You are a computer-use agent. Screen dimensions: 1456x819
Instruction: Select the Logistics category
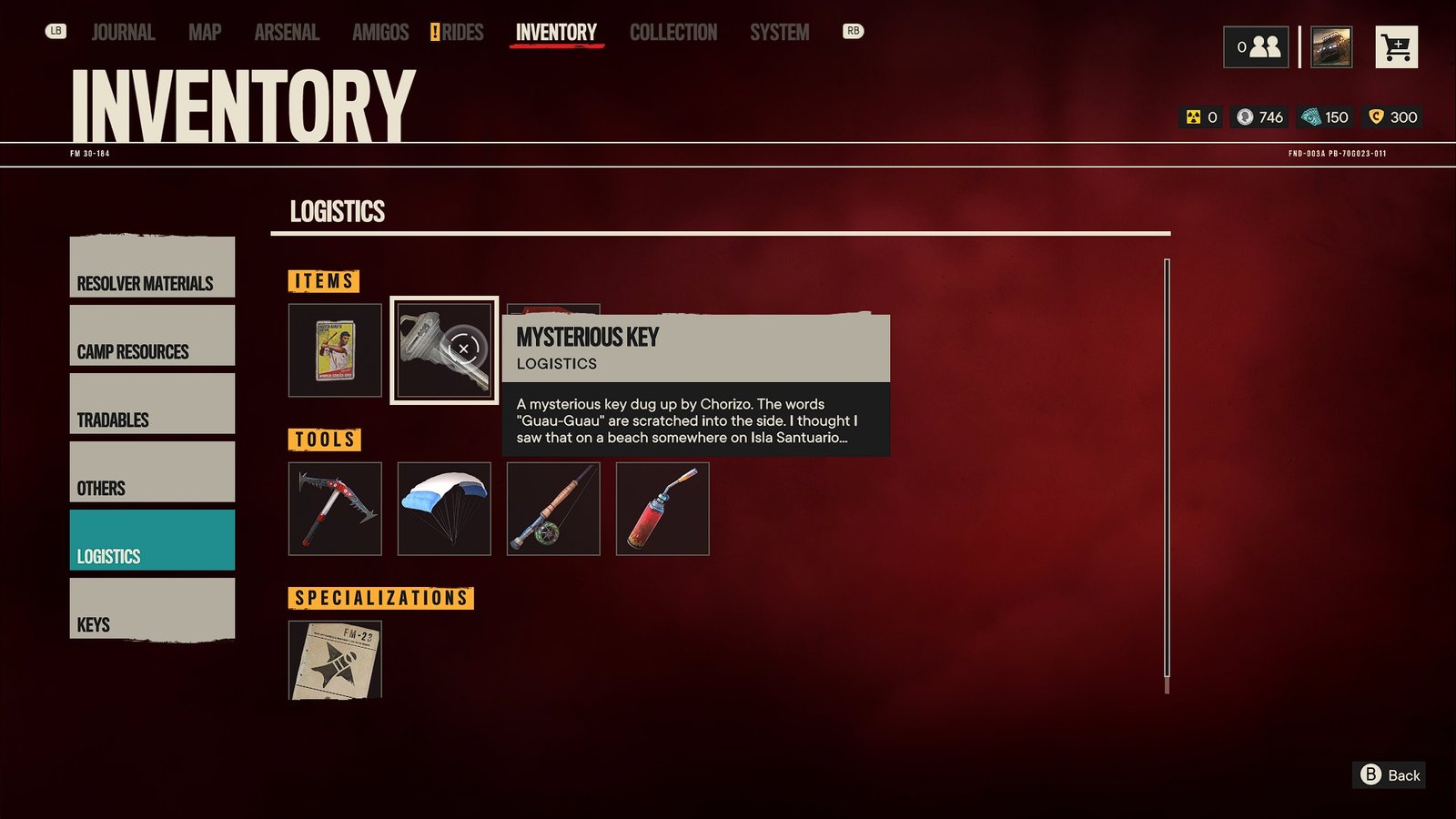152,541
